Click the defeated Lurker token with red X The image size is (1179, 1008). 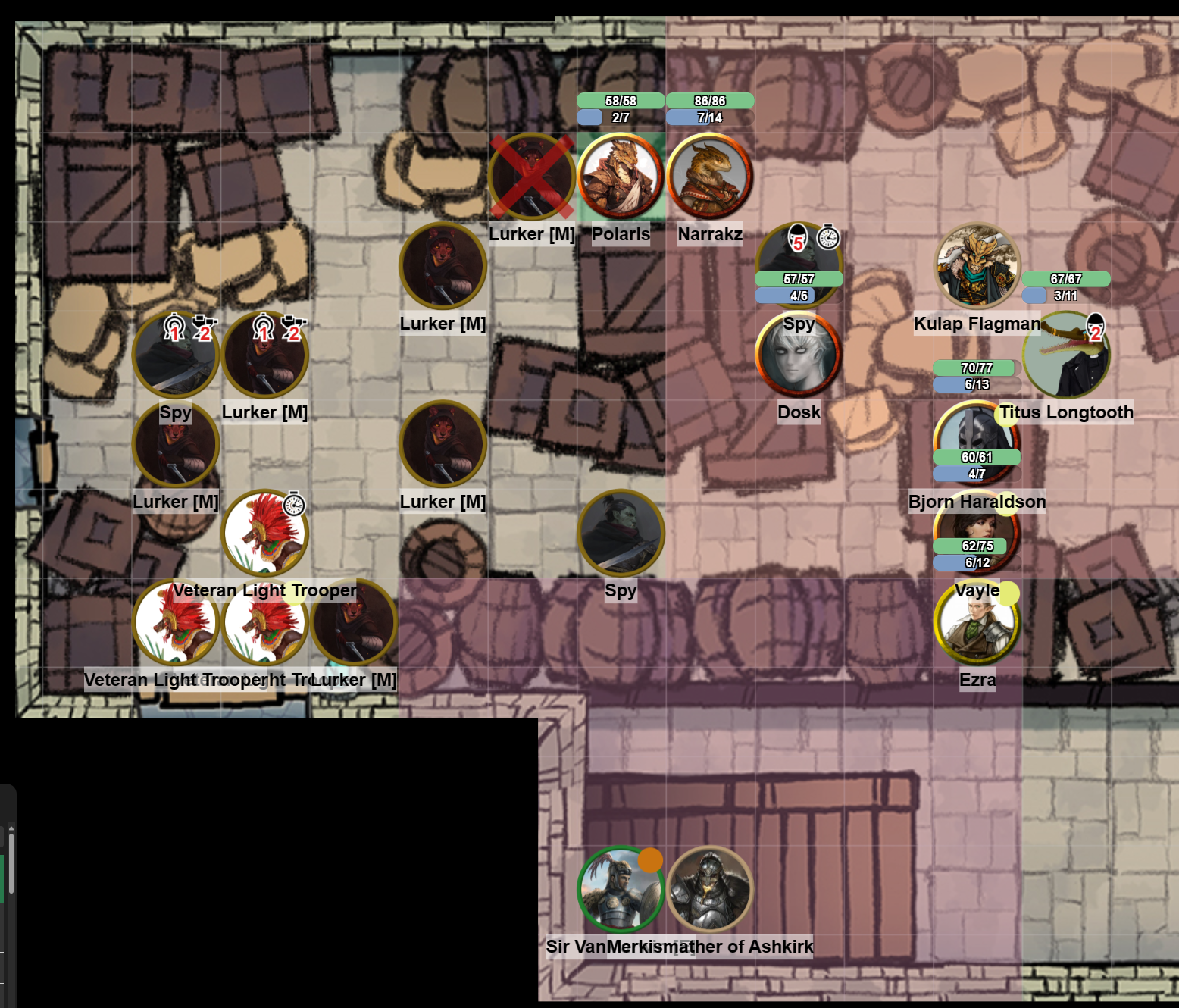click(x=531, y=177)
